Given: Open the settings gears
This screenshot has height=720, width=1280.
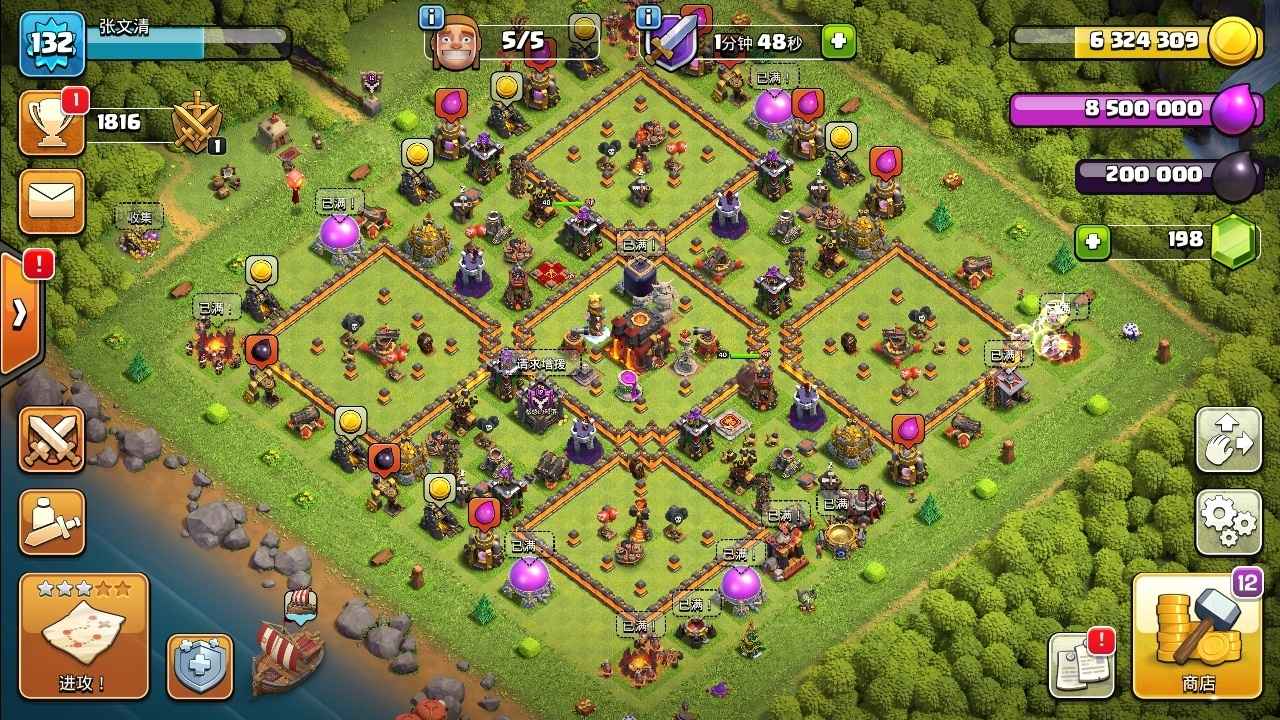Looking at the screenshot, I should tap(1228, 521).
